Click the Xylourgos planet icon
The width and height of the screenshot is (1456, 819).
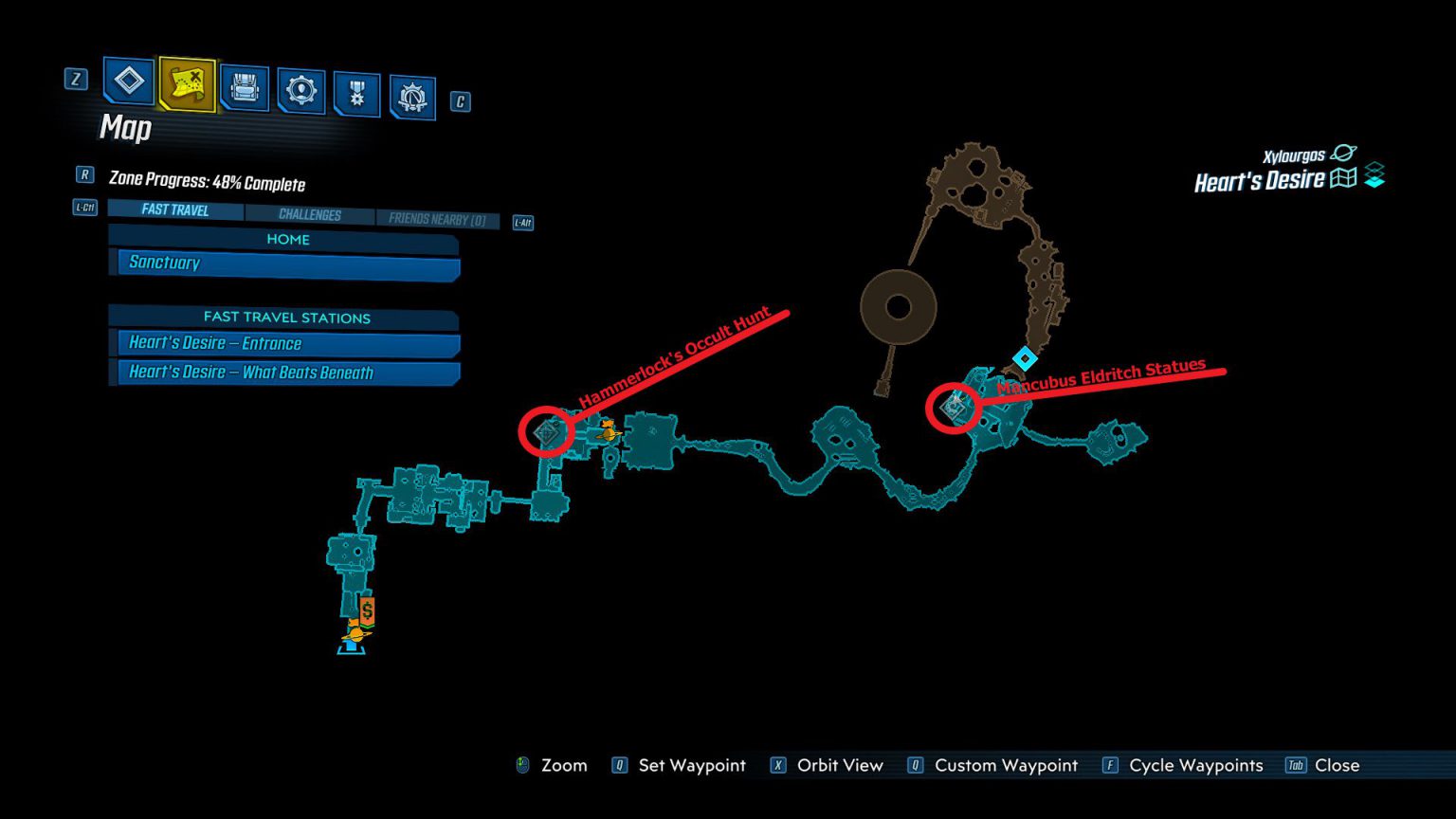1342,152
